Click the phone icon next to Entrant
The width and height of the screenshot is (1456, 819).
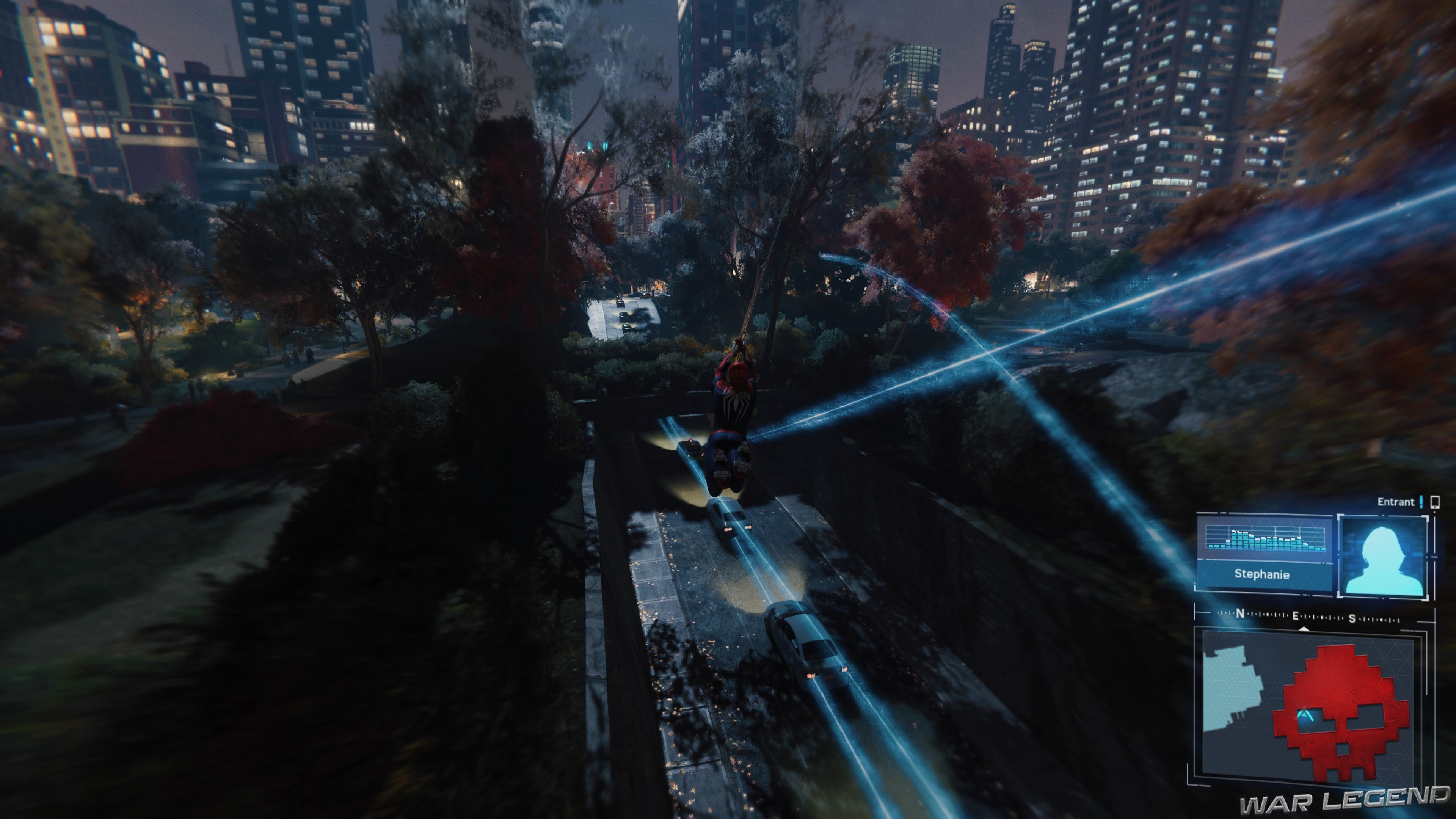point(1435,502)
